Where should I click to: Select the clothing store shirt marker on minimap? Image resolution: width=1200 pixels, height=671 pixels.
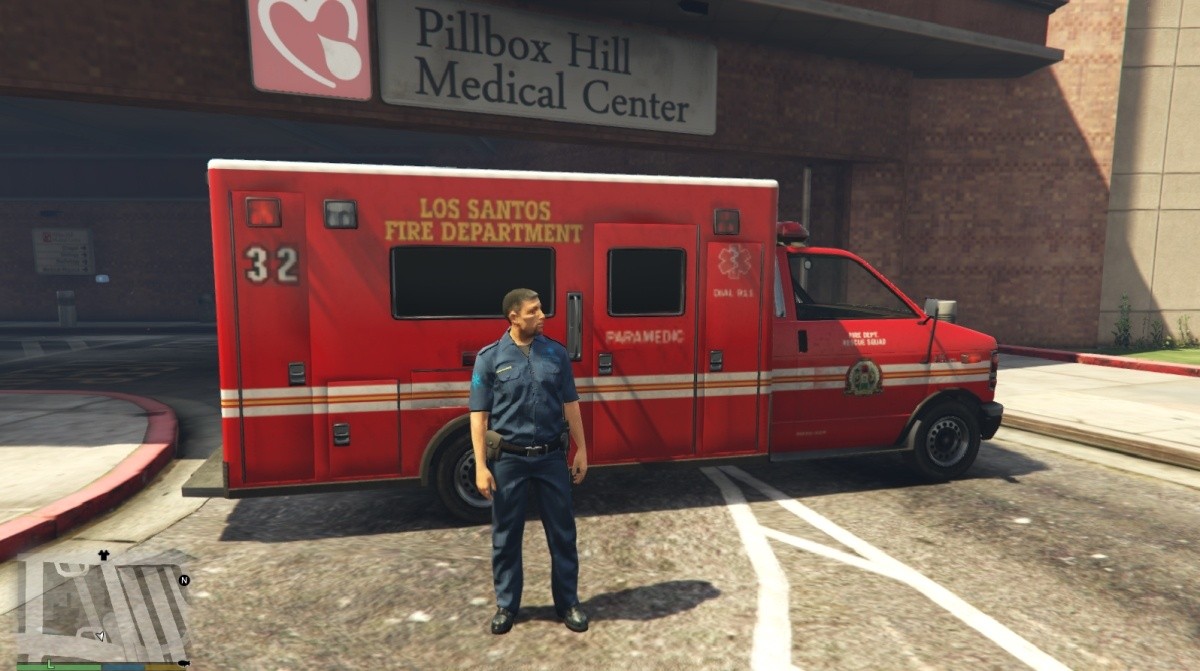(102, 554)
